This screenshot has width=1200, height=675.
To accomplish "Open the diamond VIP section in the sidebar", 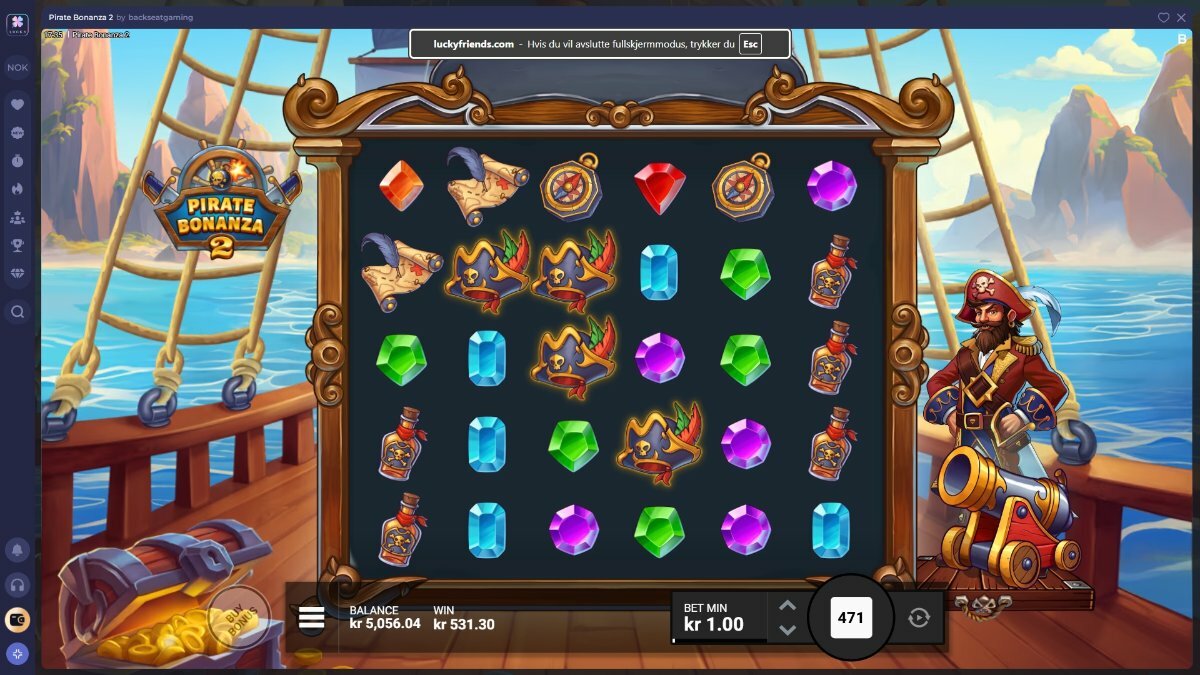I will point(18,273).
